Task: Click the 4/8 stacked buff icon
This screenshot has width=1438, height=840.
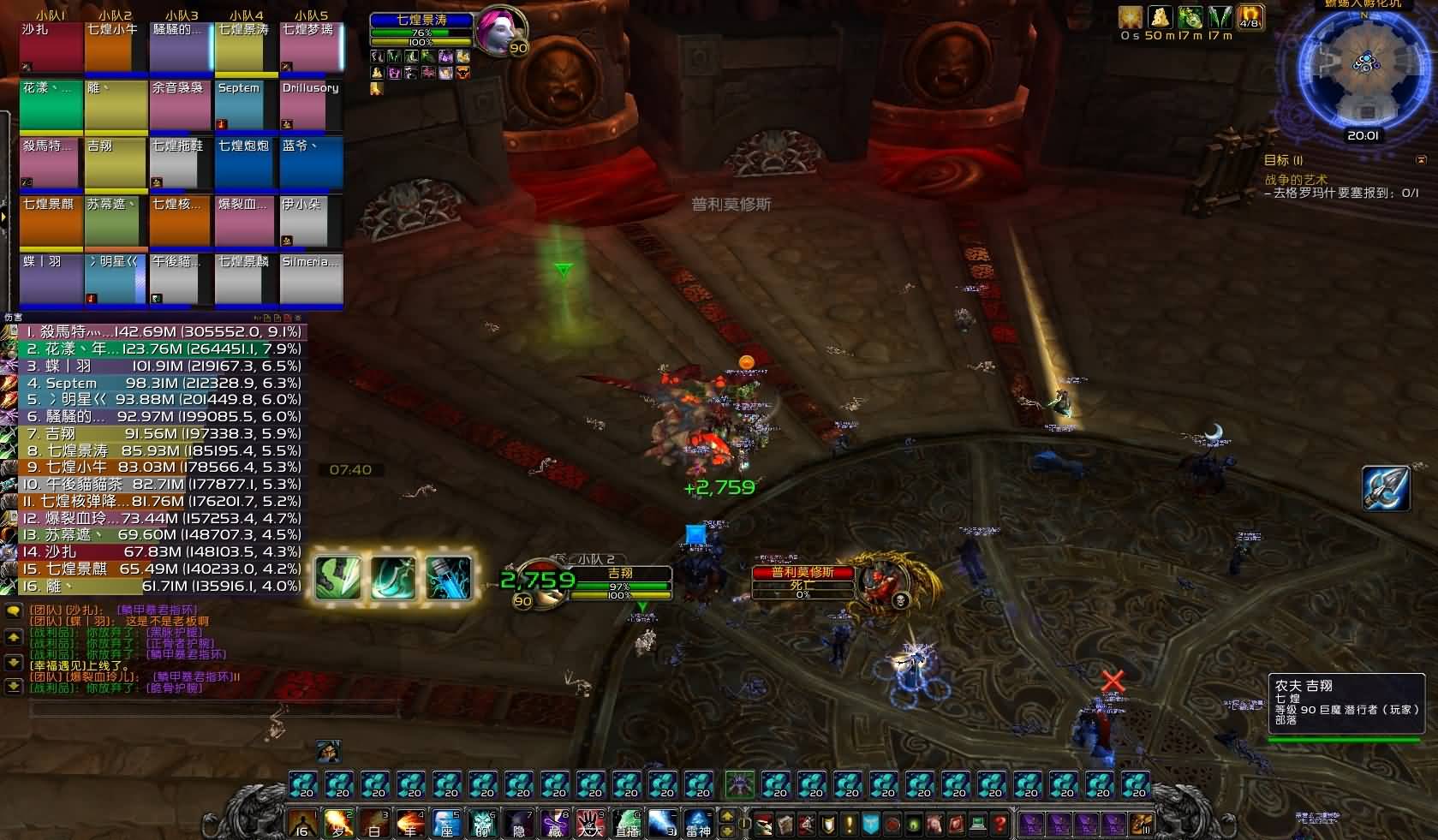Action: (x=1250, y=18)
